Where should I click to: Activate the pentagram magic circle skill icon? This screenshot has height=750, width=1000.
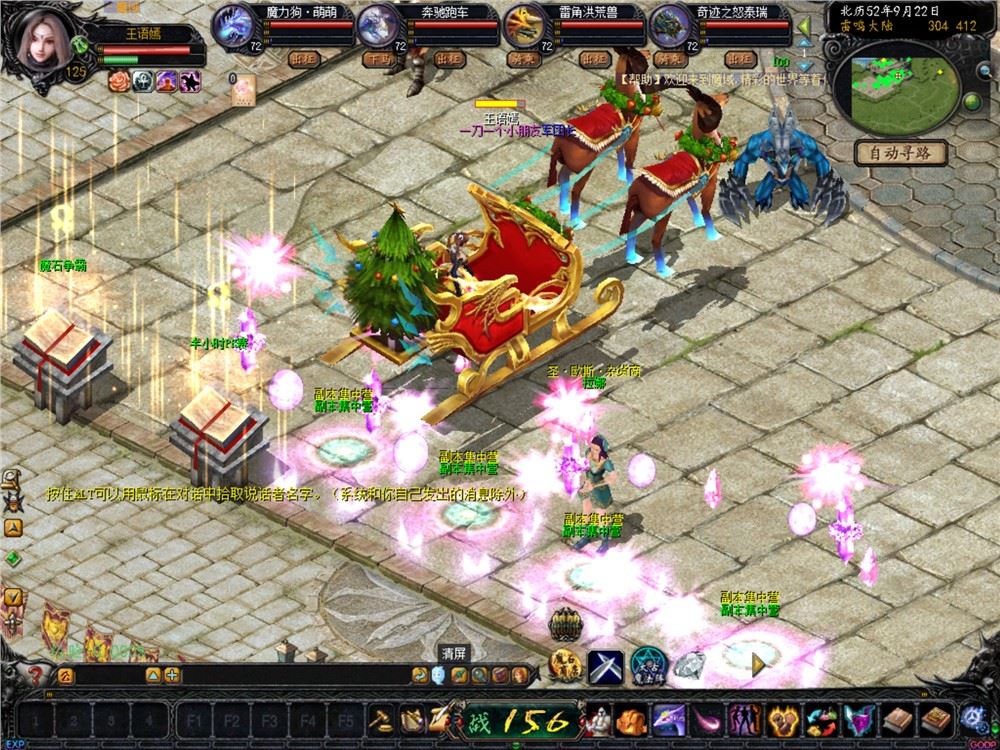point(648,665)
